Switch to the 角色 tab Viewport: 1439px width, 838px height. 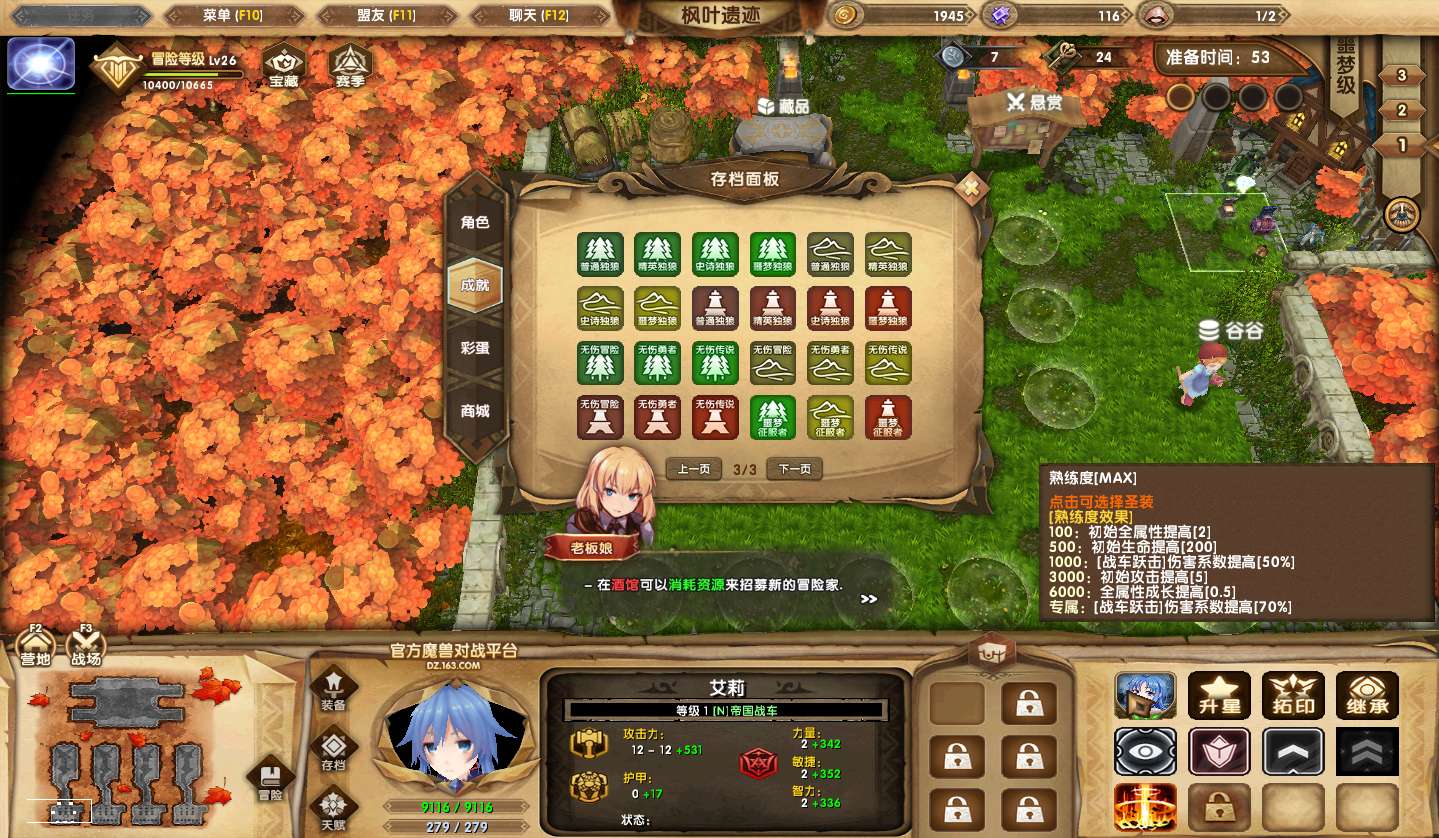click(475, 223)
